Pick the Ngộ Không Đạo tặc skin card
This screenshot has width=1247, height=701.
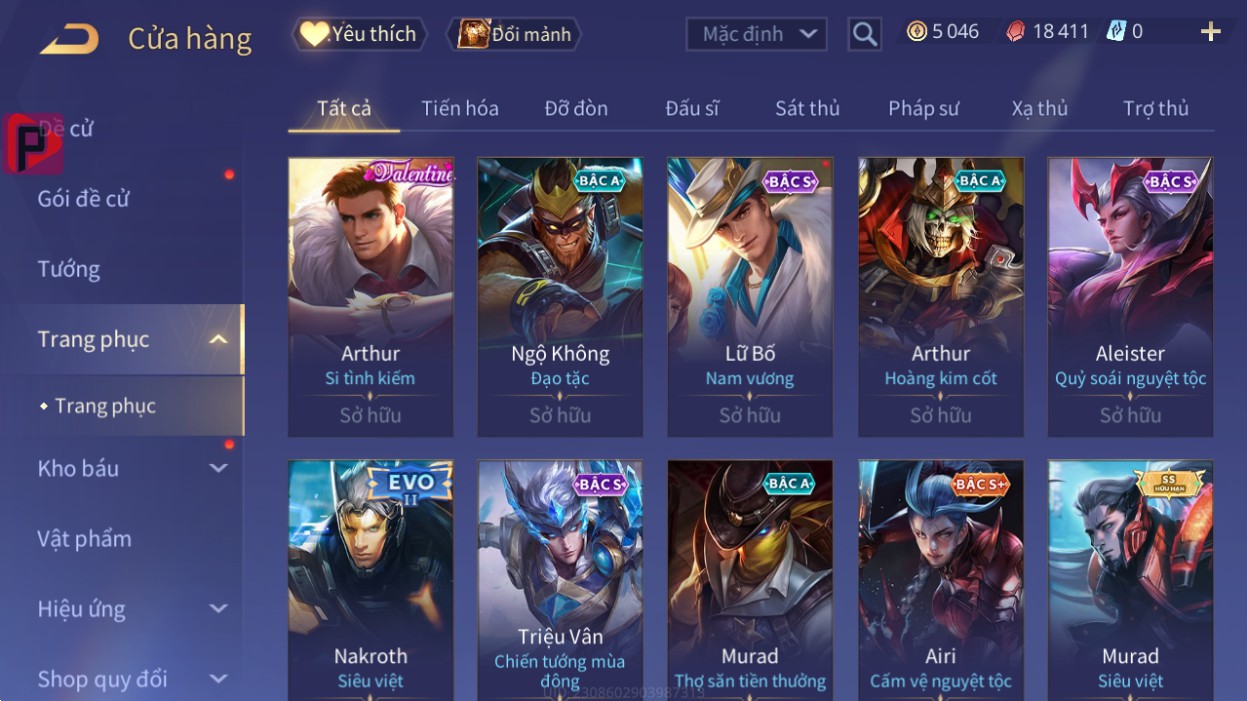pyautogui.click(x=560, y=296)
